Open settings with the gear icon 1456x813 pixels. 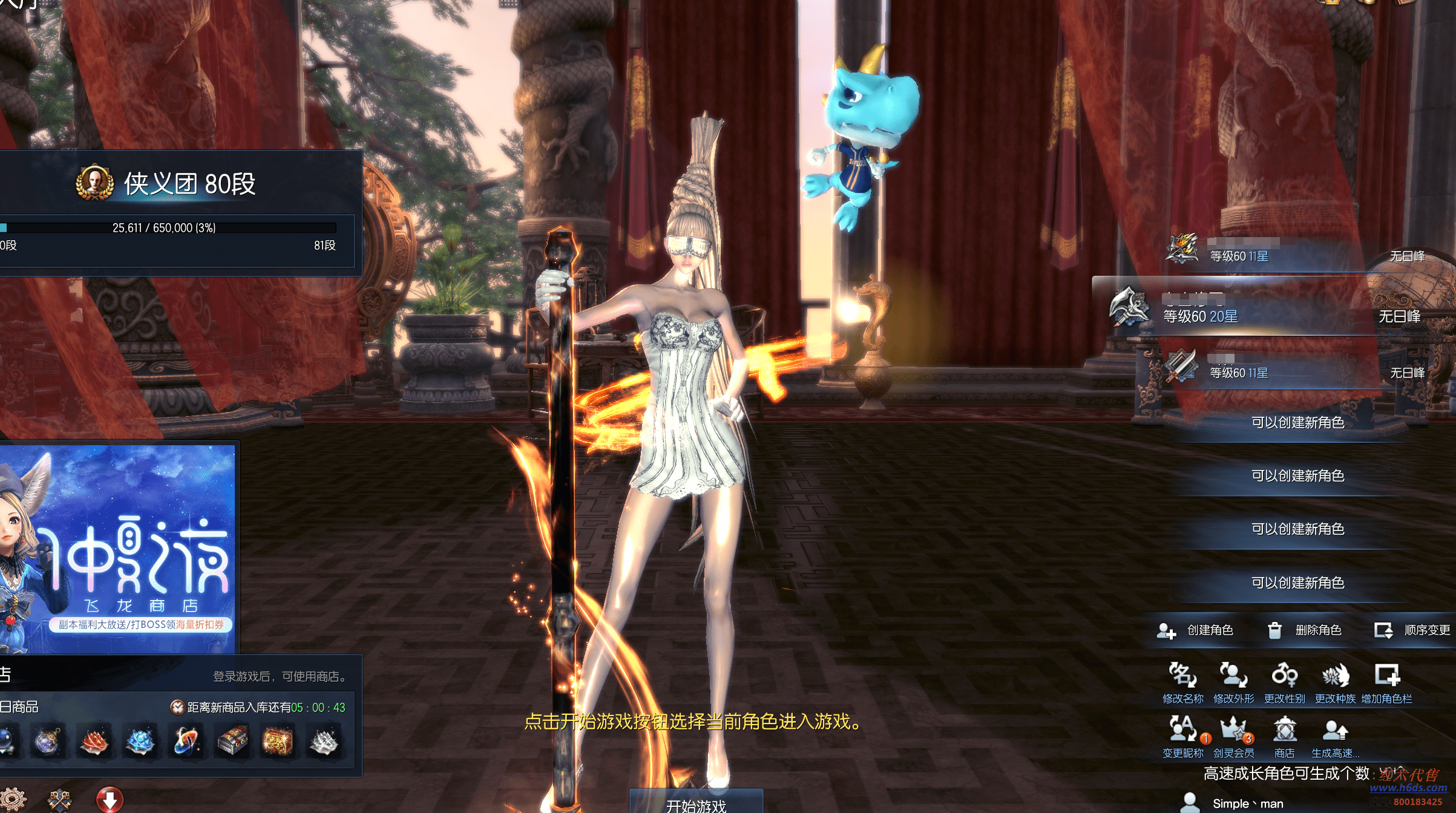12,801
